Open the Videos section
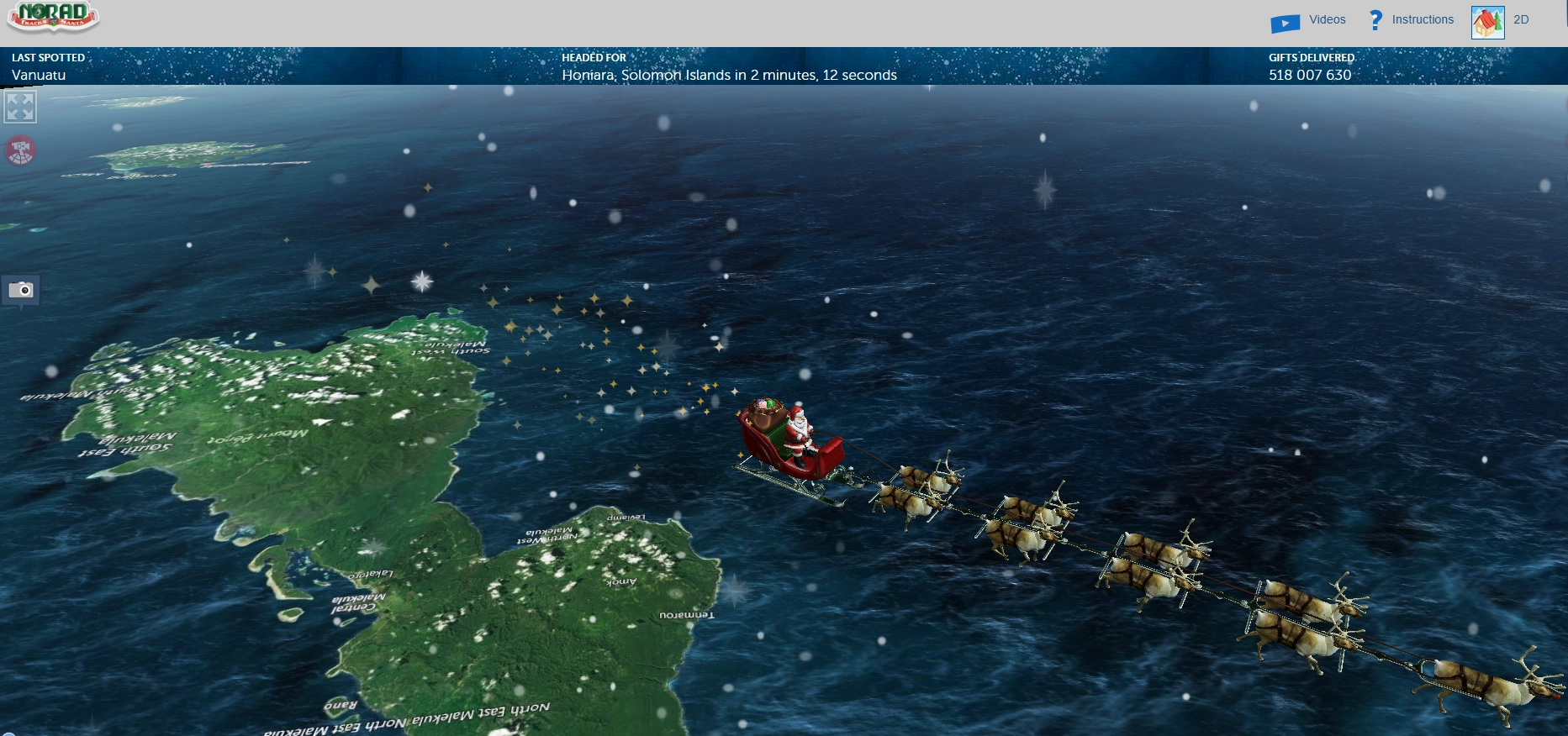Image resolution: width=1568 pixels, height=736 pixels. point(1308,21)
